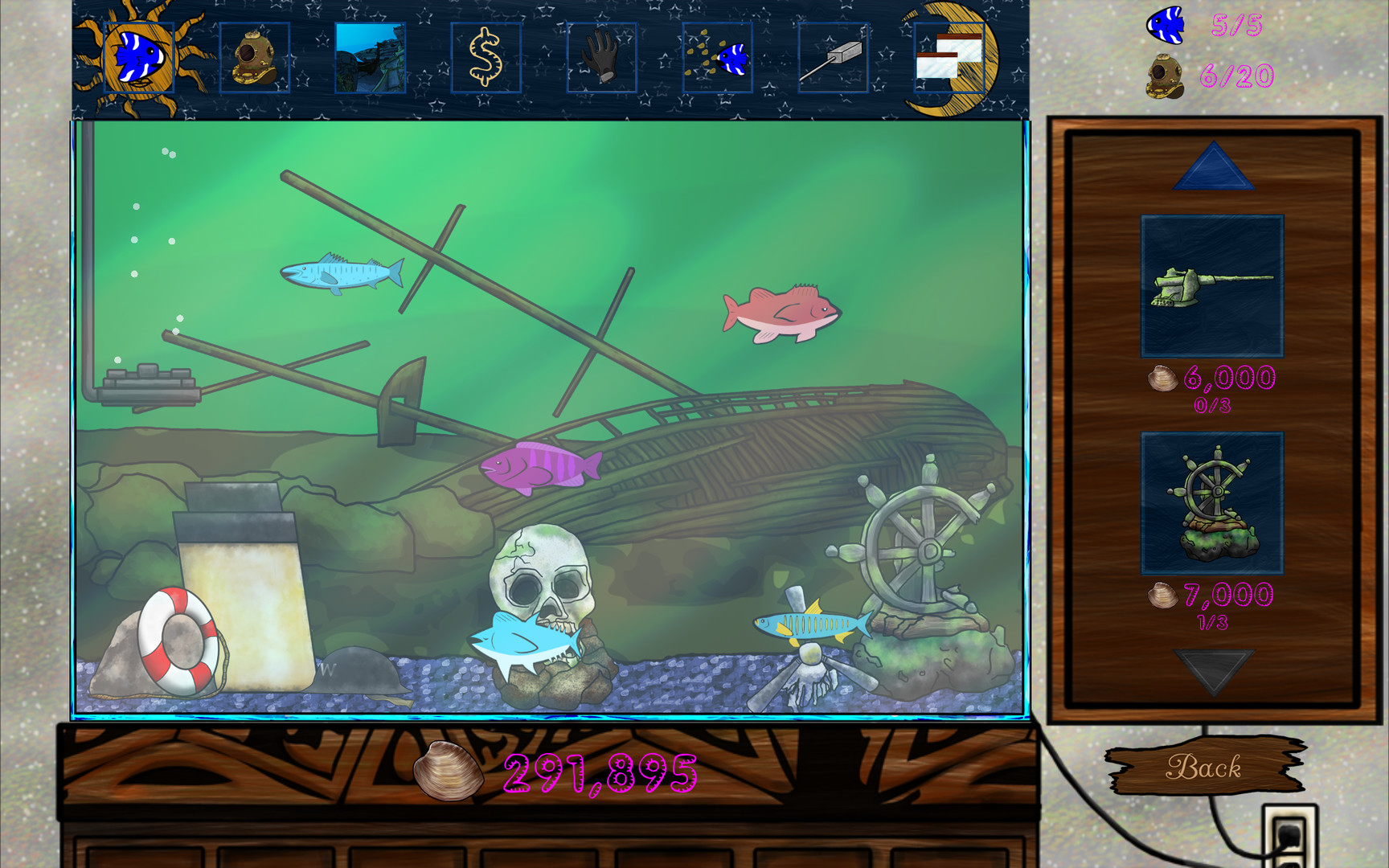Select the blue fish icon inside the sun
The image size is (1389, 868).
[139, 57]
